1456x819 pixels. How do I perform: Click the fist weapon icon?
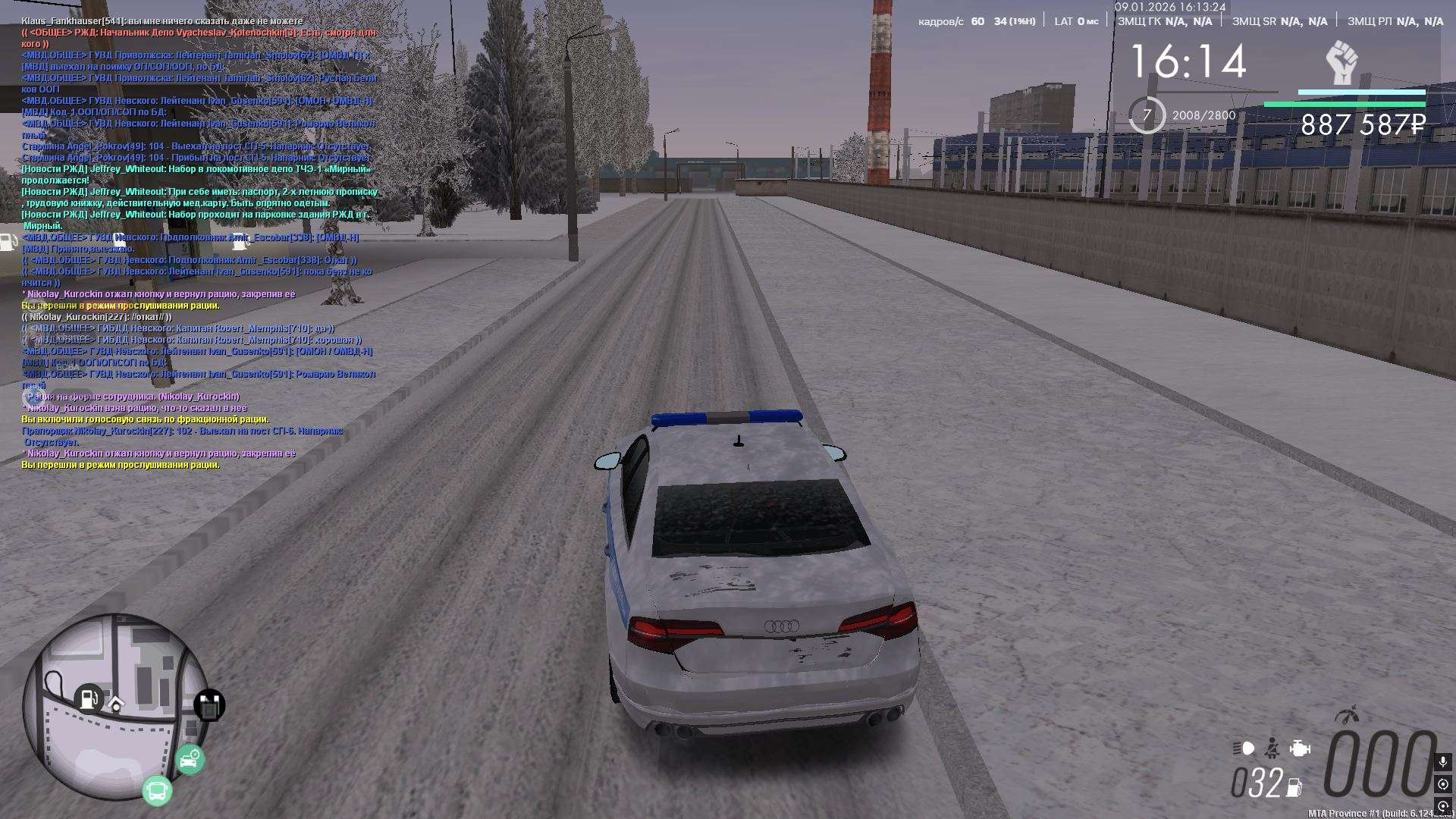(1341, 63)
